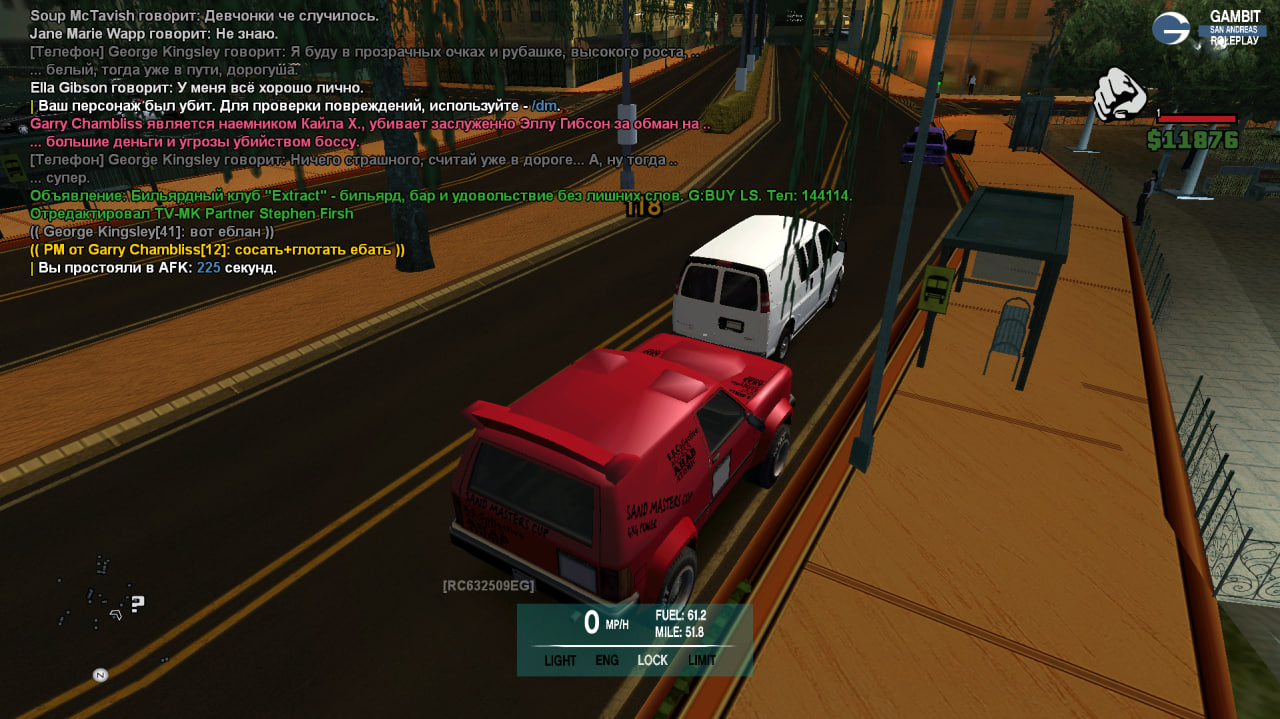Click the Gambit San Andreas Roleplay logo

coord(1206,28)
